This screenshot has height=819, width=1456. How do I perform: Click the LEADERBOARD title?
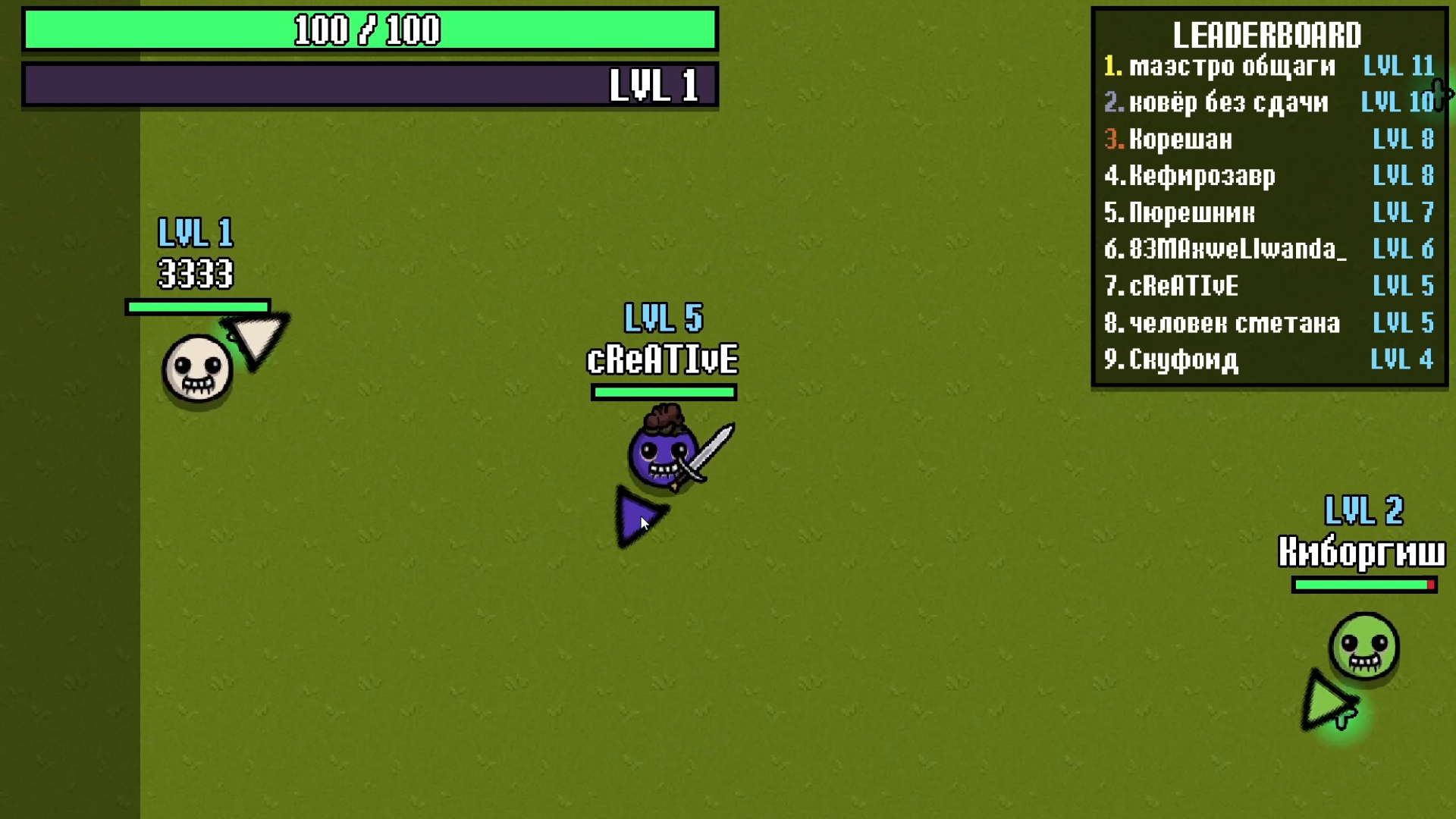(x=1266, y=35)
